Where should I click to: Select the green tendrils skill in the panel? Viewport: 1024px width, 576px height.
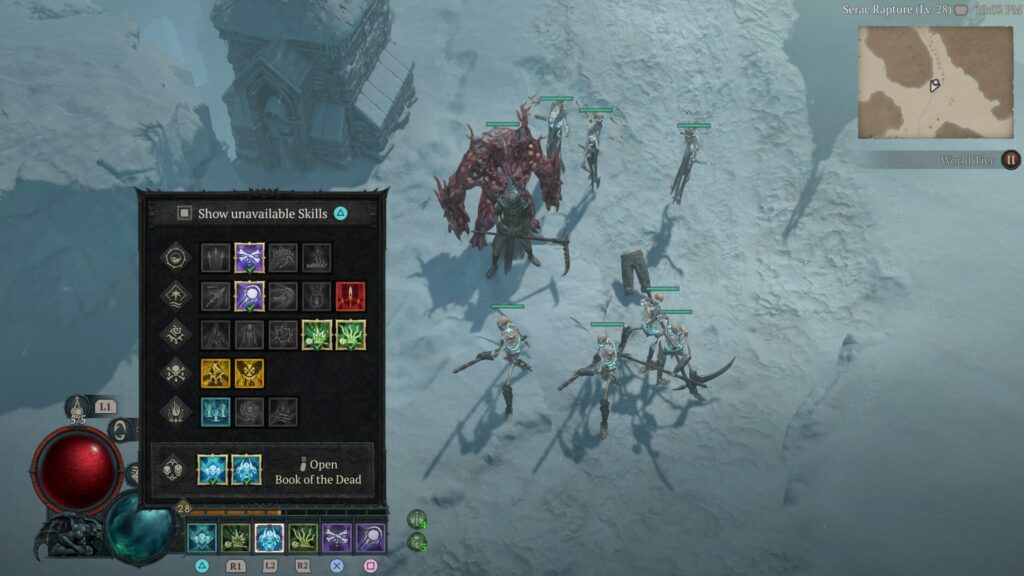tap(351, 335)
